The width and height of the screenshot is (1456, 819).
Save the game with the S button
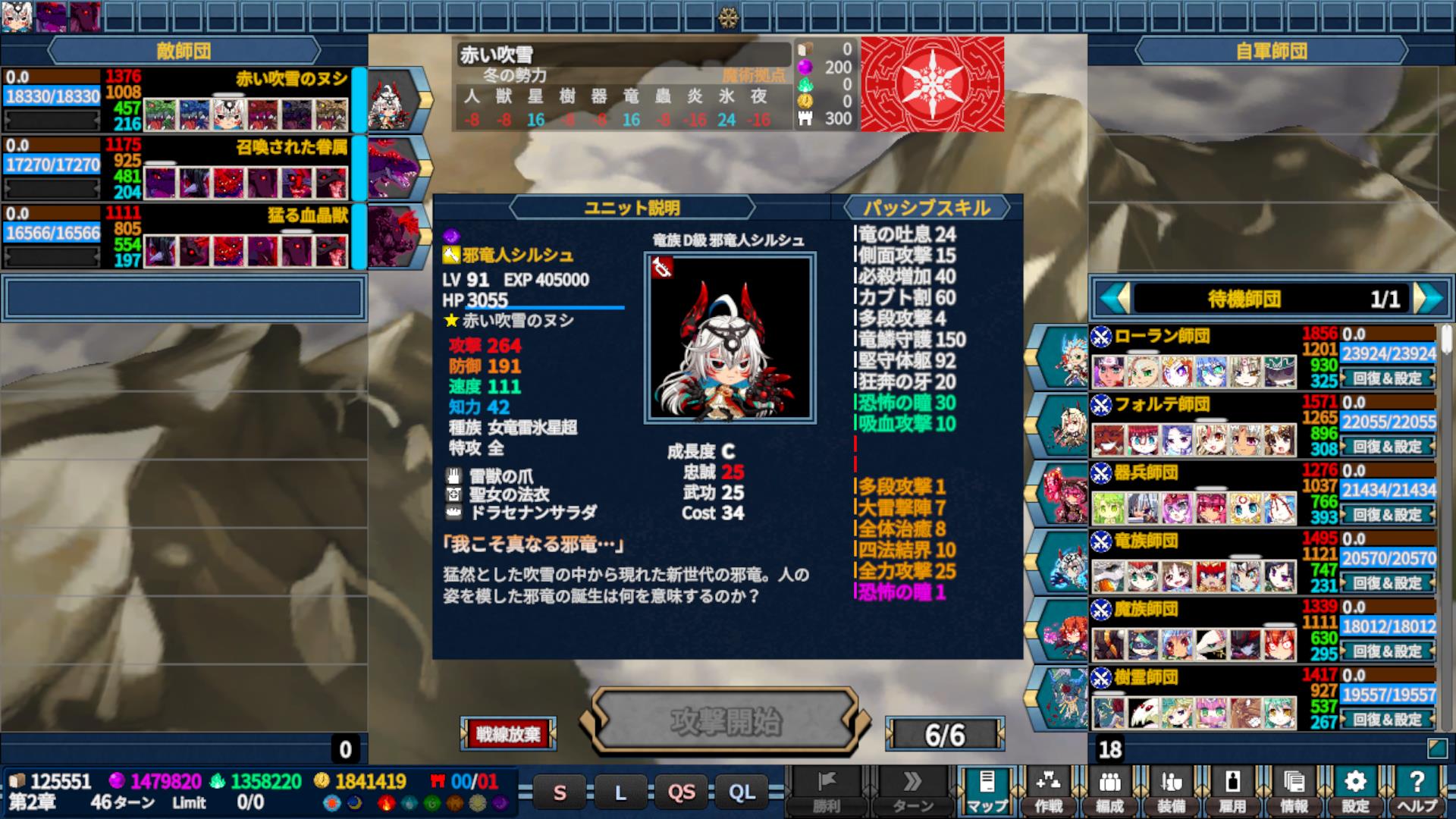coord(560,792)
